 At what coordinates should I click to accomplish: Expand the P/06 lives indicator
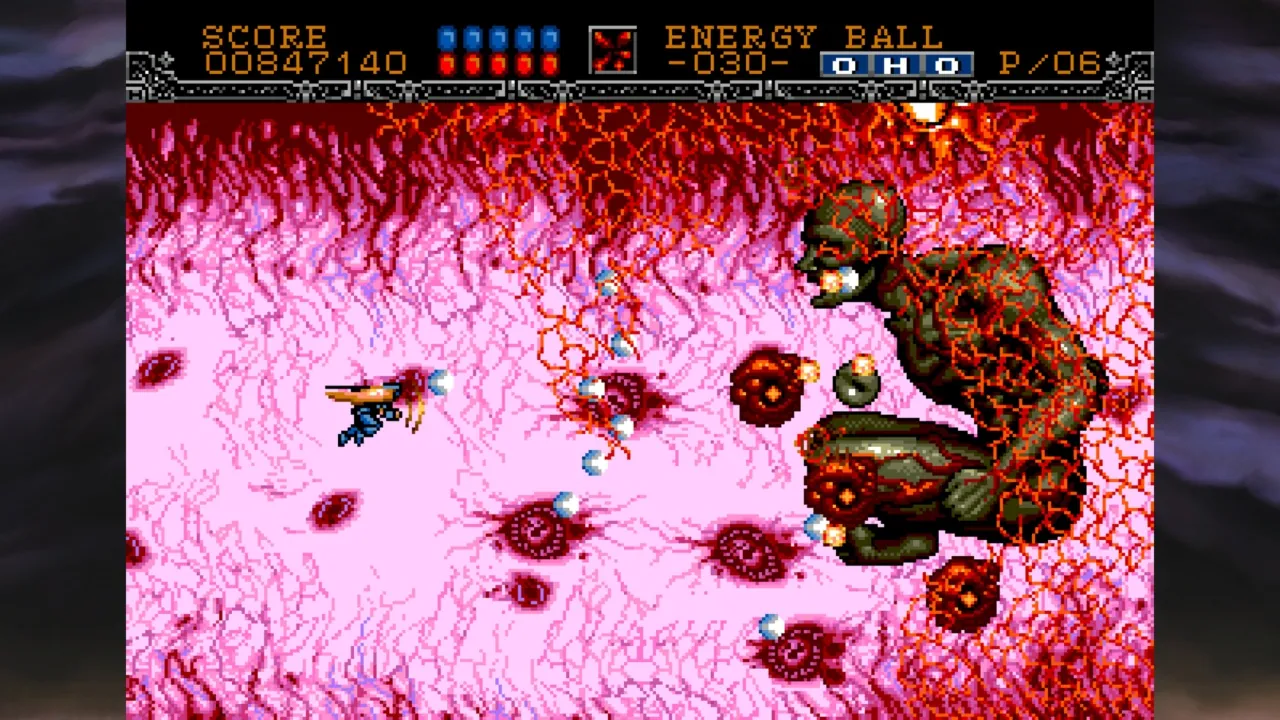[1051, 64]
